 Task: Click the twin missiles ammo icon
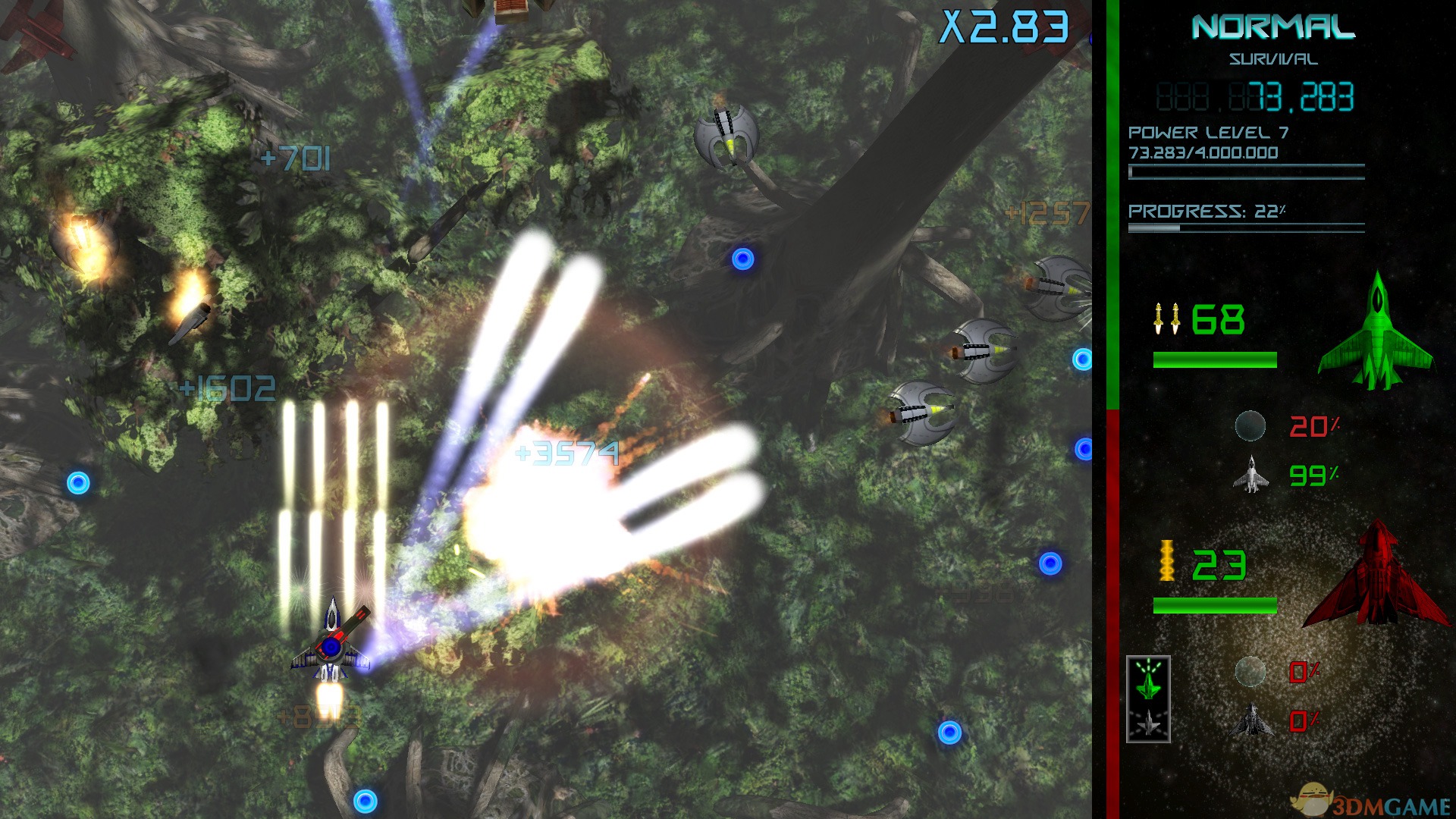(1169, 318)
